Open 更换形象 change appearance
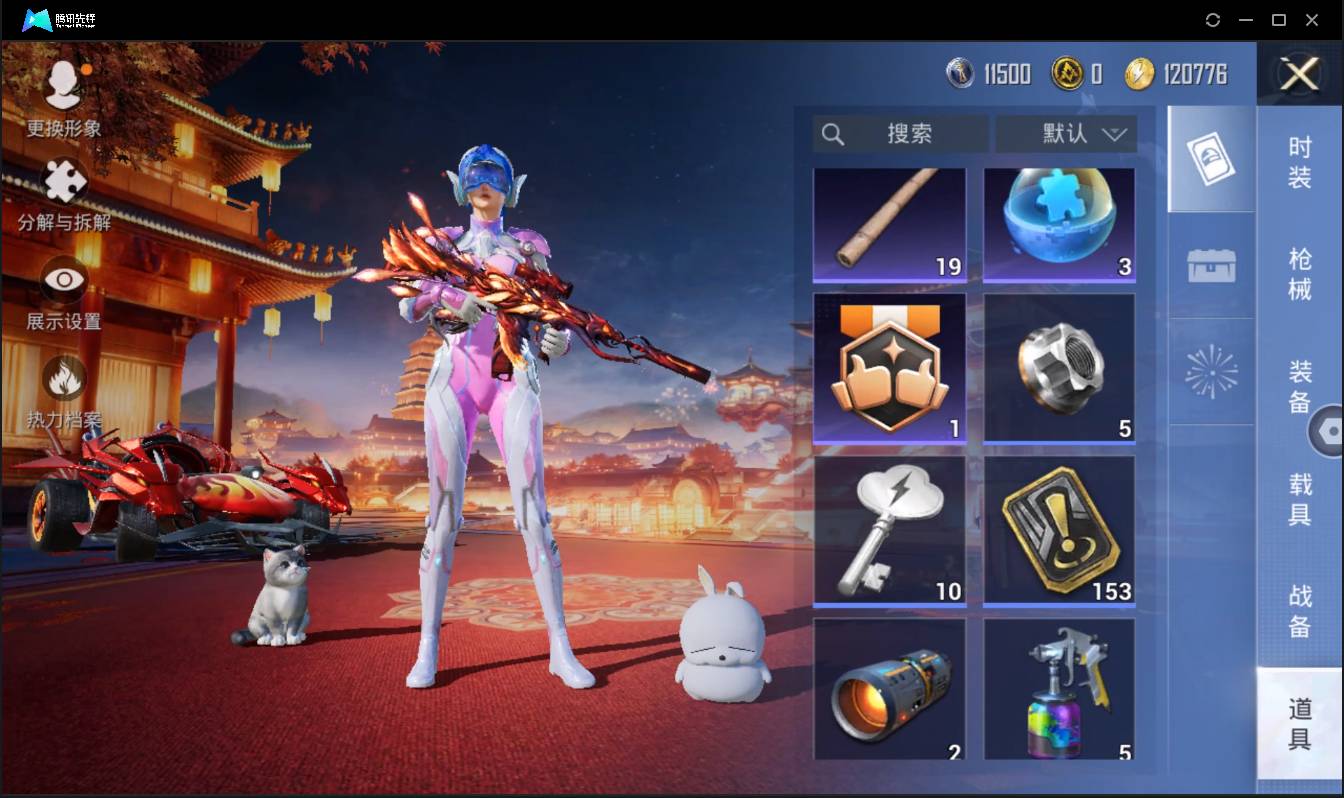This screenshot has width=1344, height=798. click(64, 97)
